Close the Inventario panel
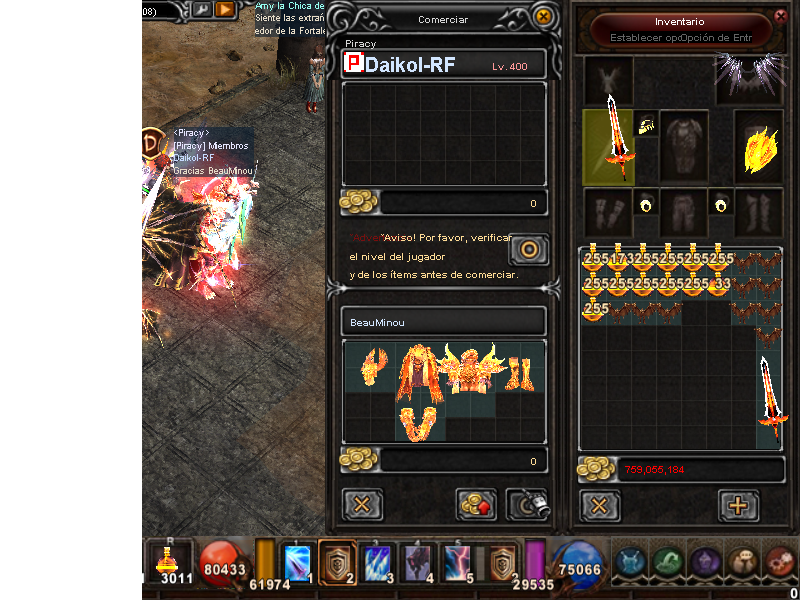The width and height of the screenshot is (800, 600). click(781, 15)
